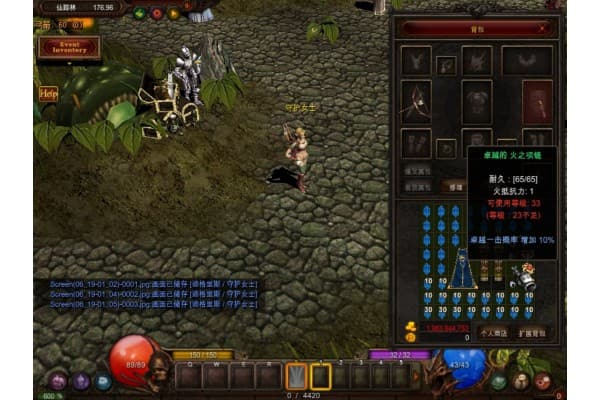Click the Help button

(48, 93)
